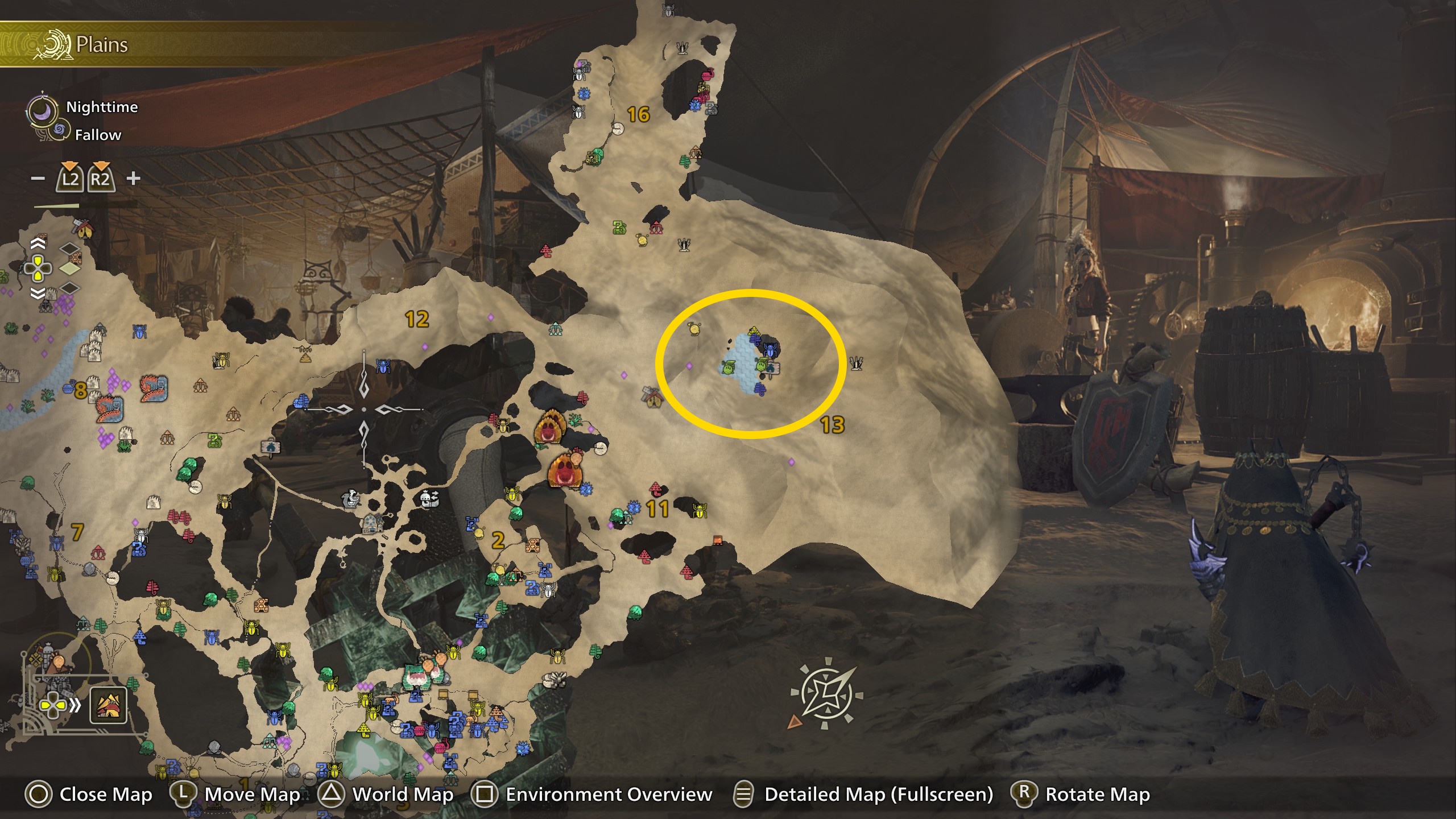The image size is (1456, 819).
Task: Select the base camp fast-travel tile
Action: tap(108, 705)
